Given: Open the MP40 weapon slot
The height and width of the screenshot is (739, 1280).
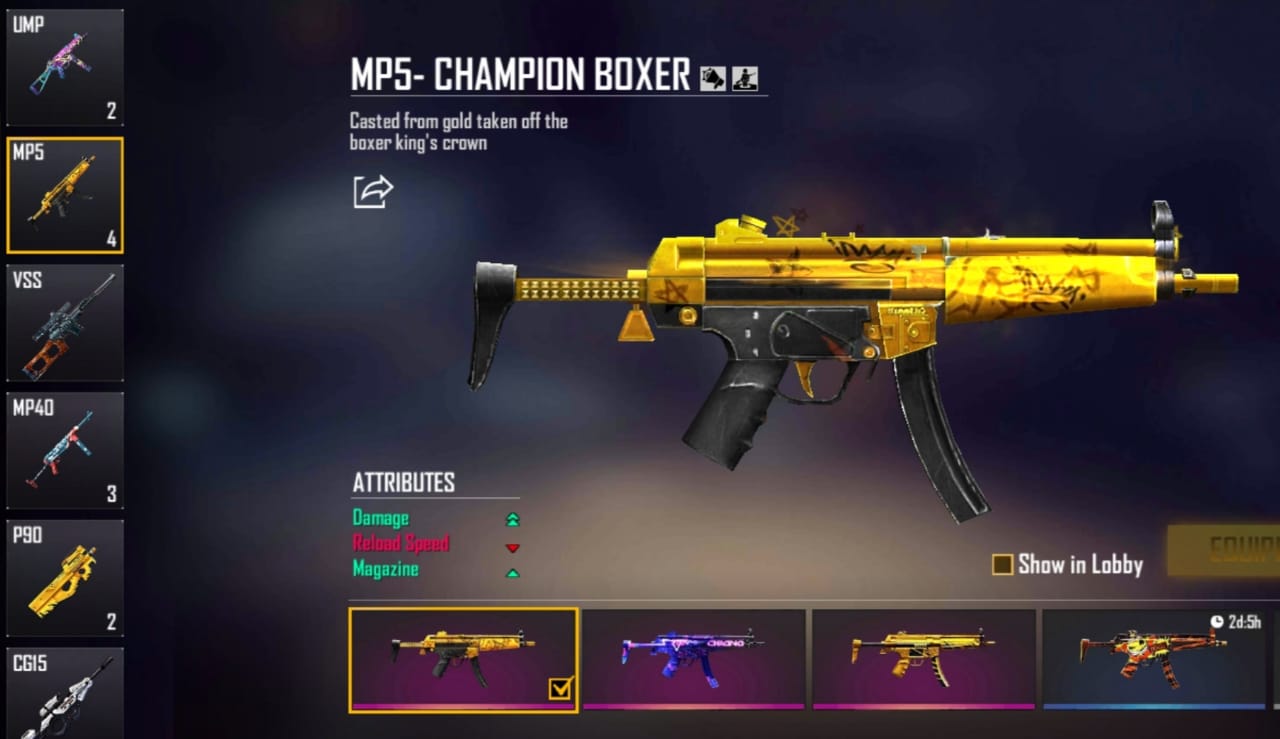Looking at the screenshot, I should 64,451.
